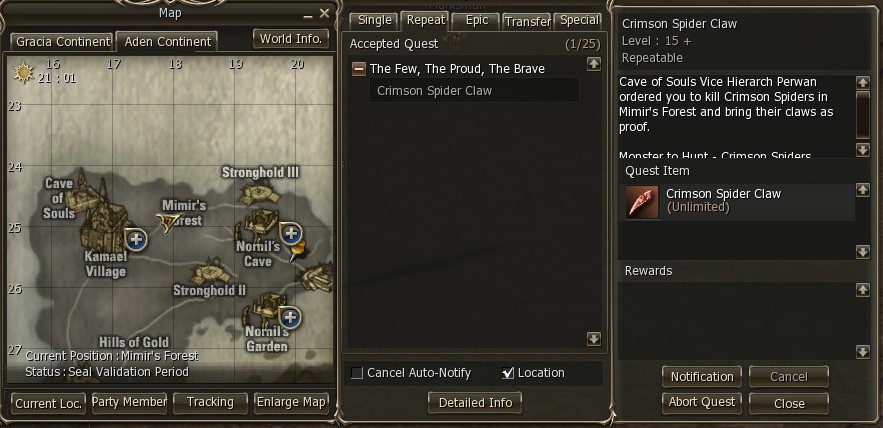Switch to the Single quest tab
883x428 pixels.
tap(374, 20)
